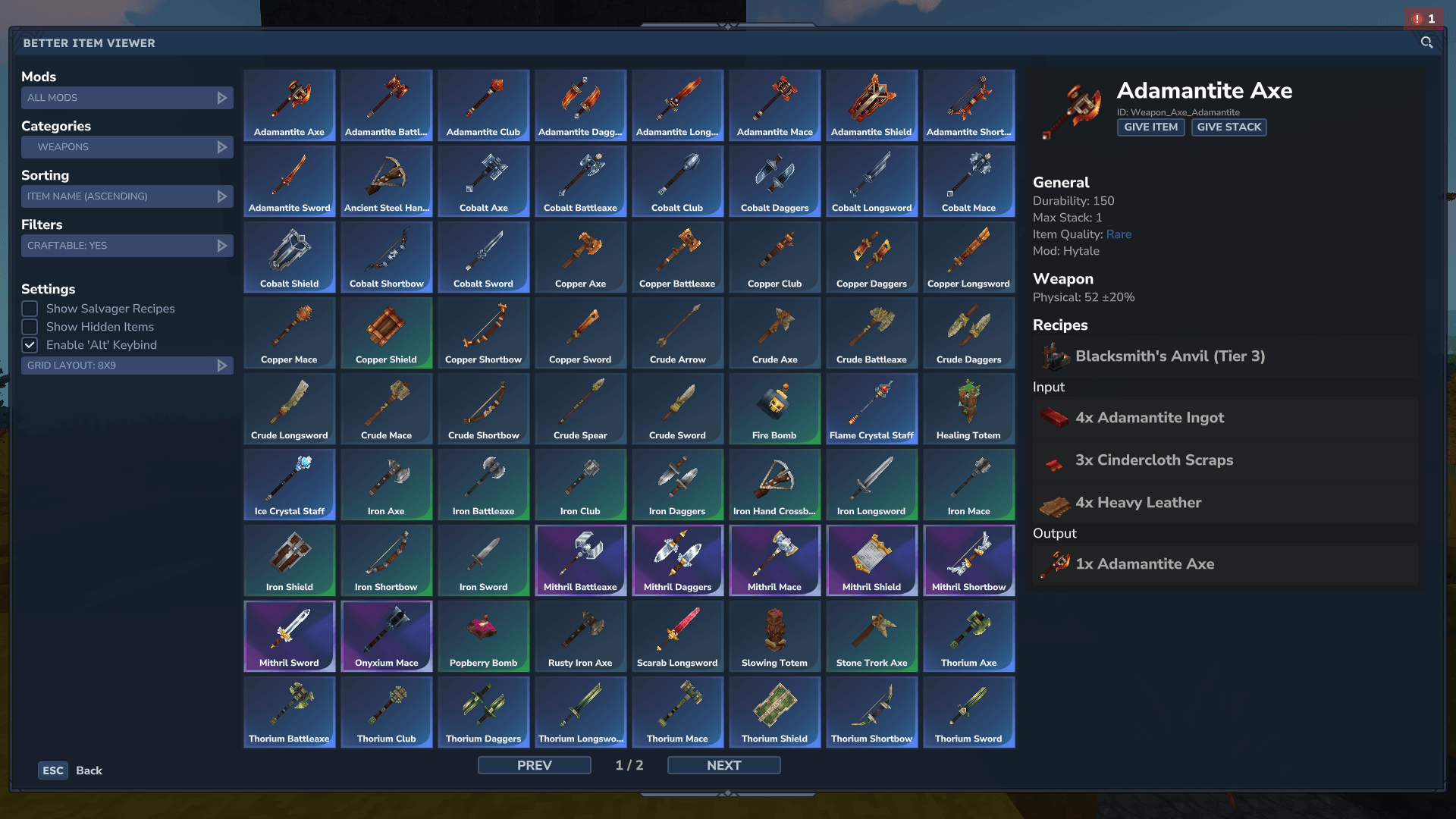Disable the Enable 'Alt' Keybind option
This screenshot has width=1456, height=819.
click(x=30, y=345)
